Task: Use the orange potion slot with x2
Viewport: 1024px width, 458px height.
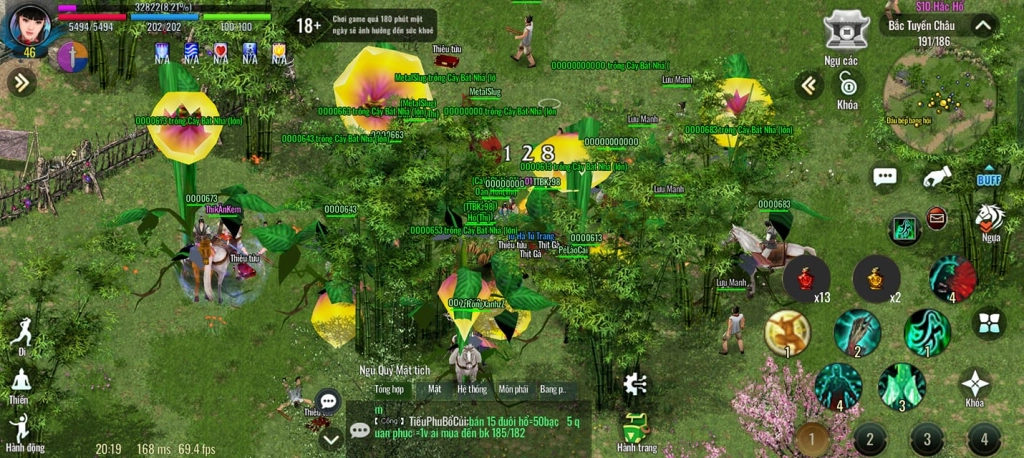Action: coord(875,279)
